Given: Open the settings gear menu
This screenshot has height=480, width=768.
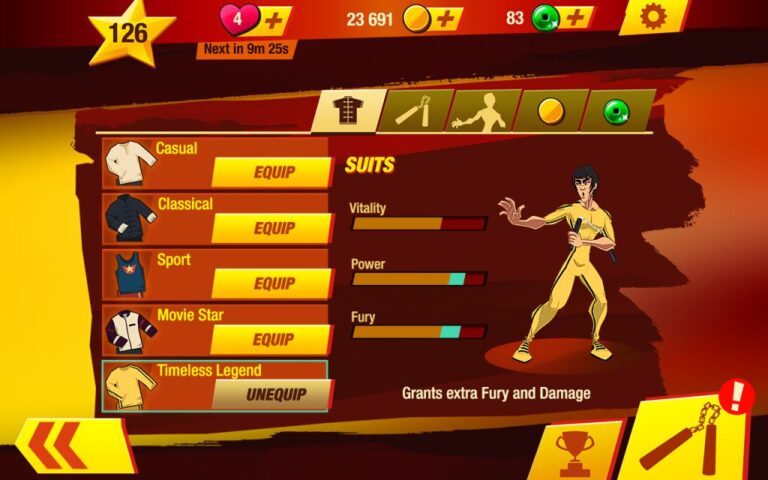Looking at the screenshot, I should tap(654, 17).
